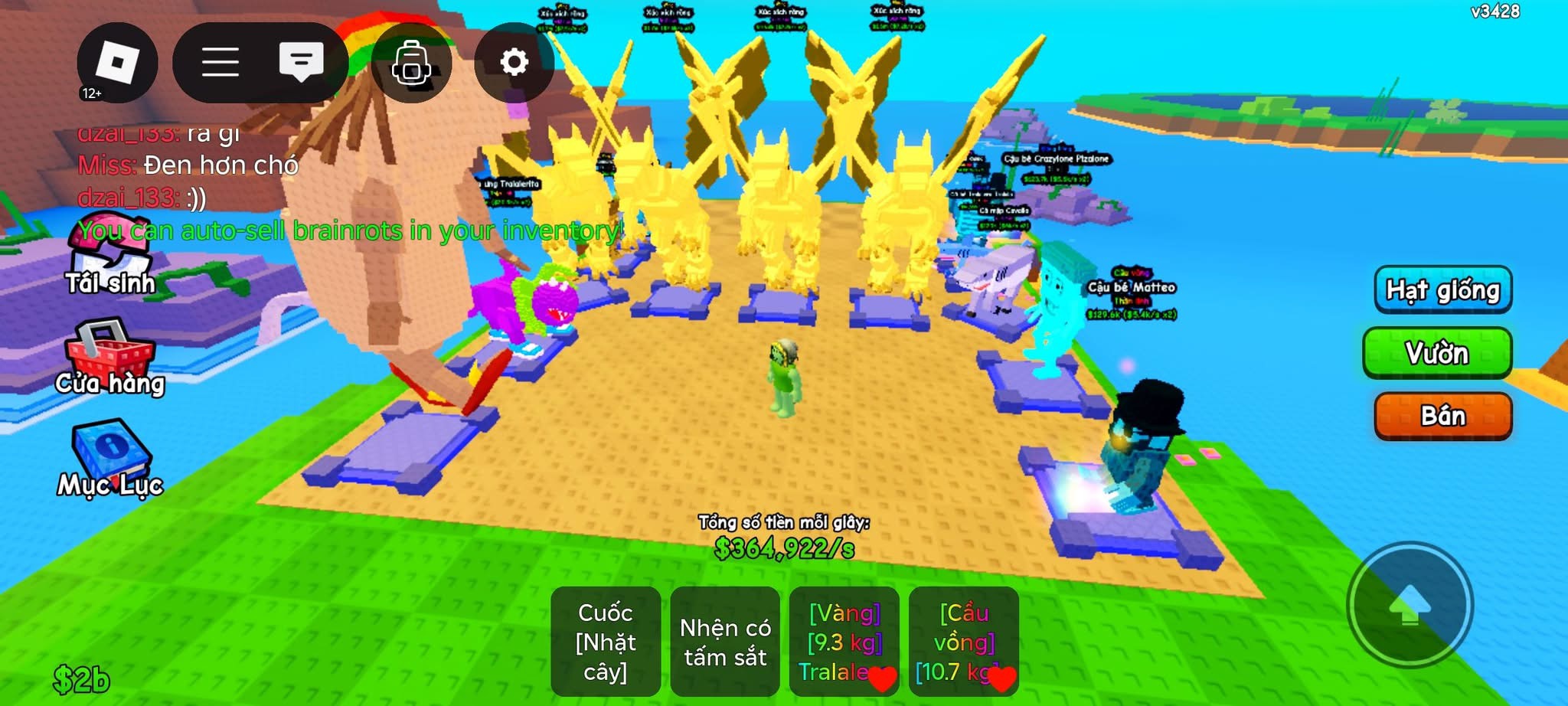
Task: Select the Cuốc [Nhặt cây] hotbar slot
Action: [606, 642]
